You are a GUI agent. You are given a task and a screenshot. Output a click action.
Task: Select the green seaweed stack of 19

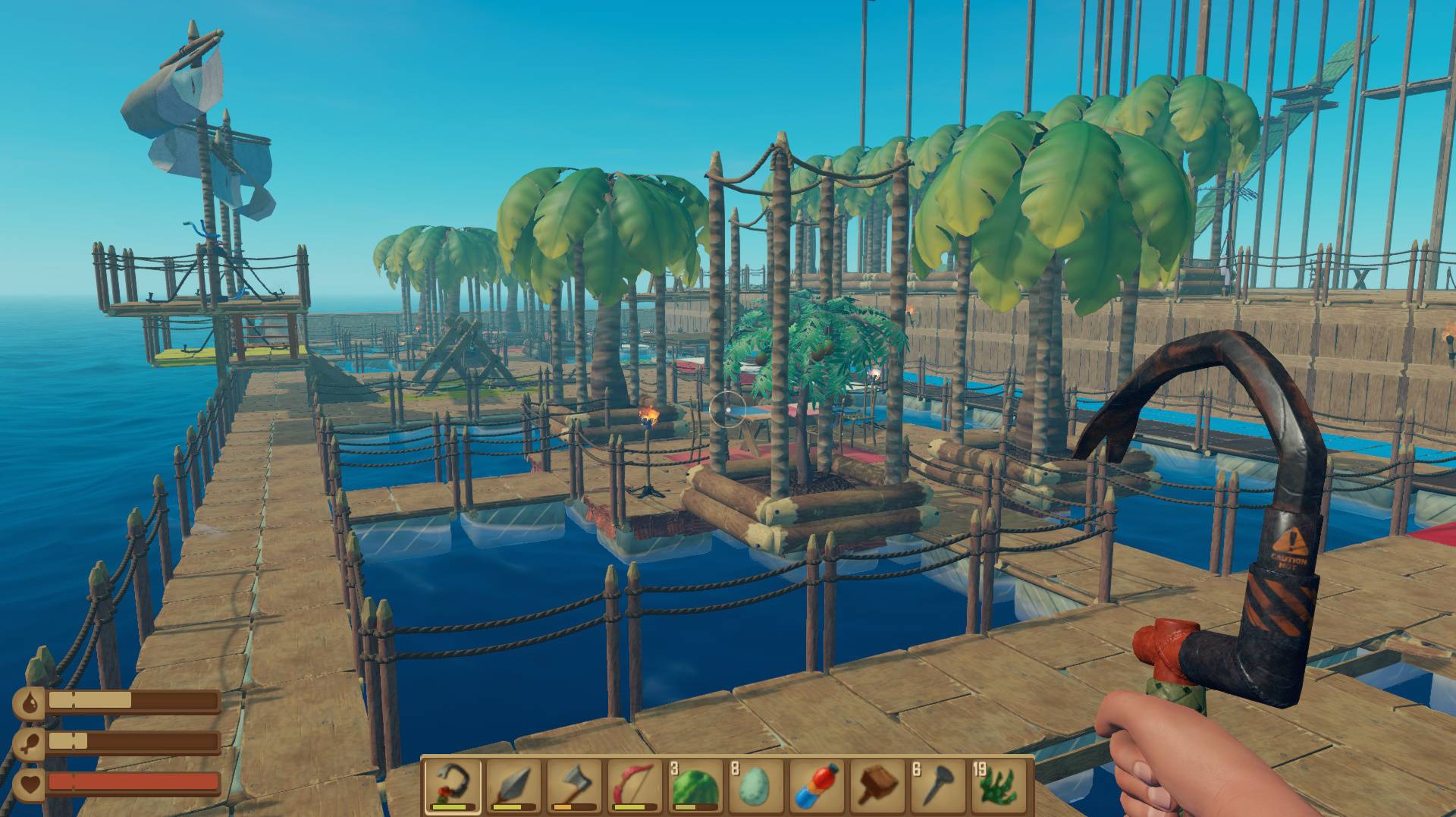click(999, 786)
